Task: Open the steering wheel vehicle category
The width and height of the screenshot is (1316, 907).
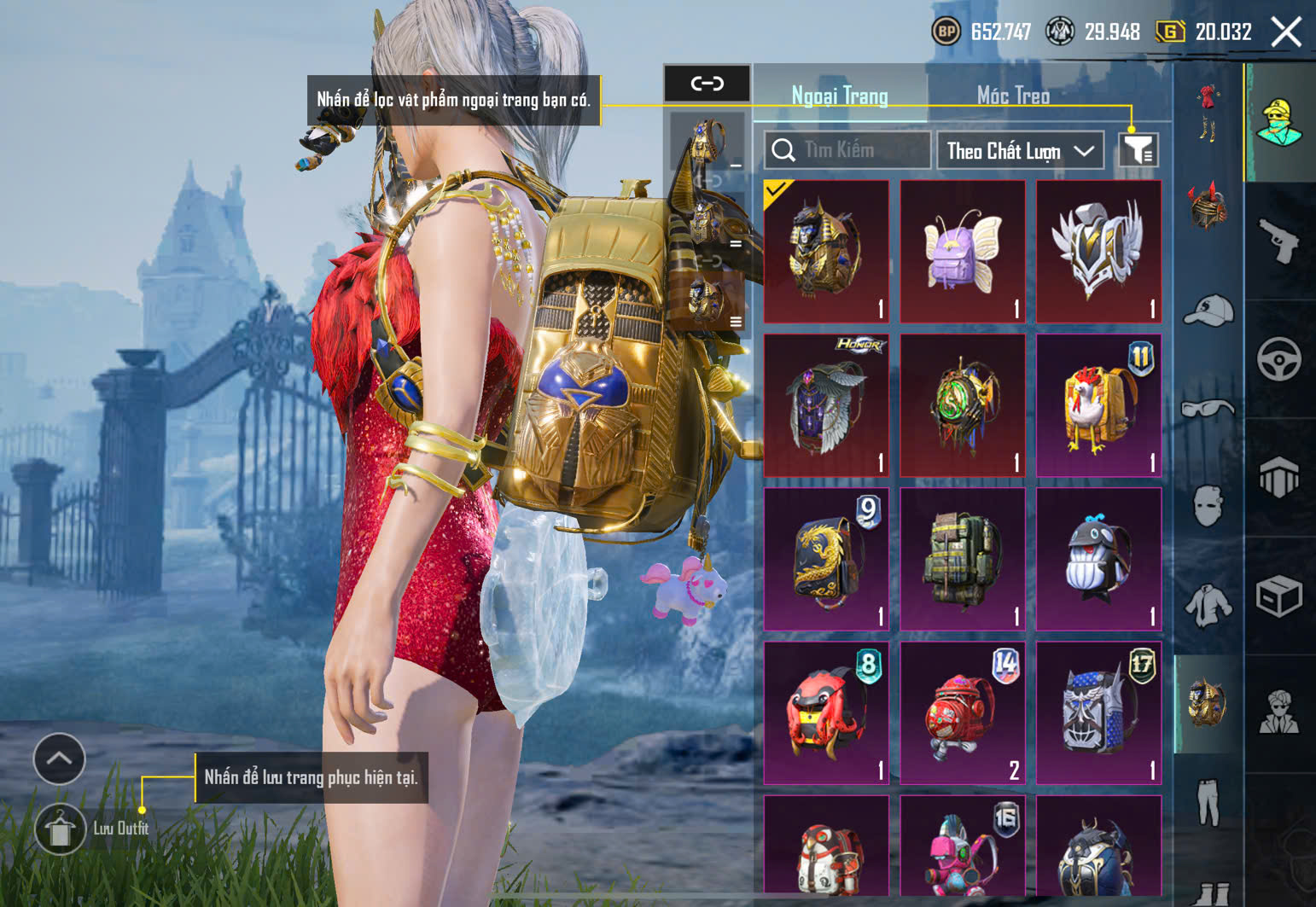Action: [x=1278, y=359]
